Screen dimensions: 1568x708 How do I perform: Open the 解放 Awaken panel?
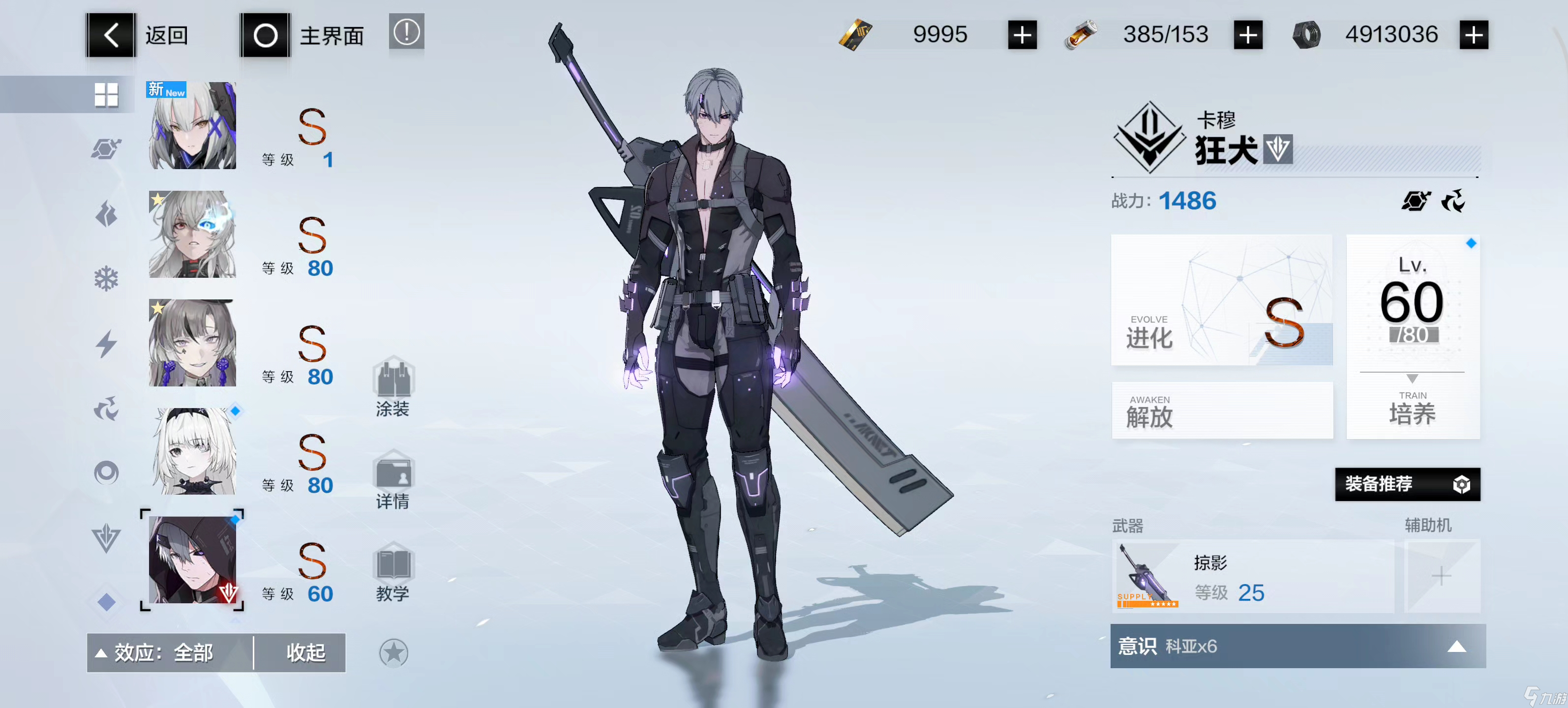[x=1221, y=411]
